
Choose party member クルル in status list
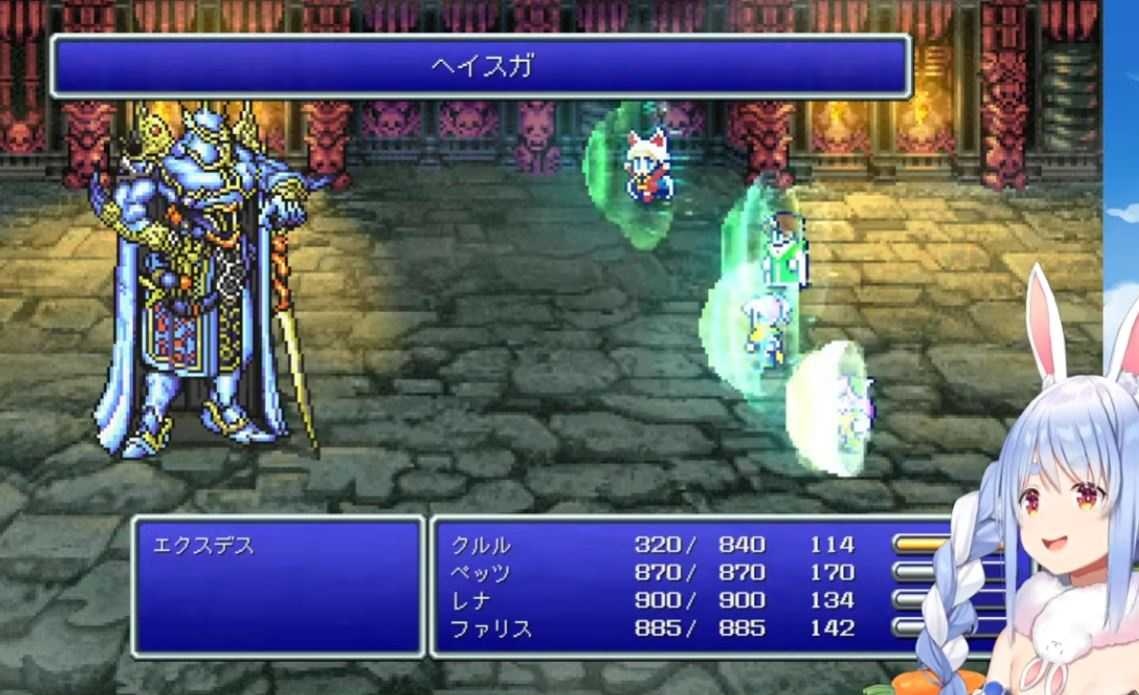pyautogui.click(x=481, y=545)
